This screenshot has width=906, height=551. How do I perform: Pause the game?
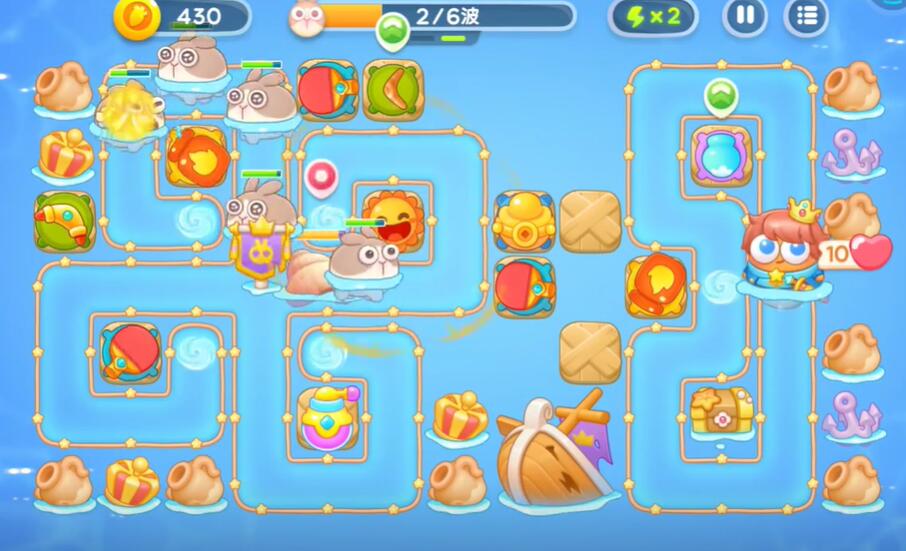tap(745, 16)
